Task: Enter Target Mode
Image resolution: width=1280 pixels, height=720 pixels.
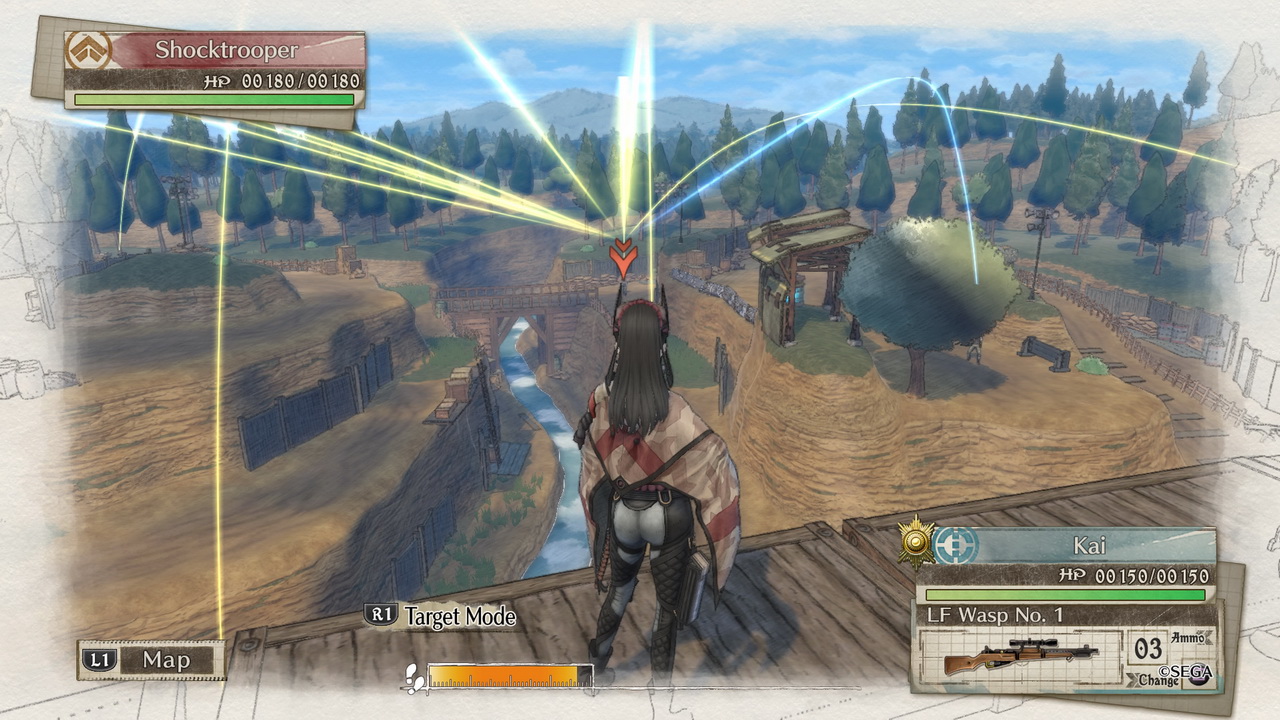Action: click(442, 616)
